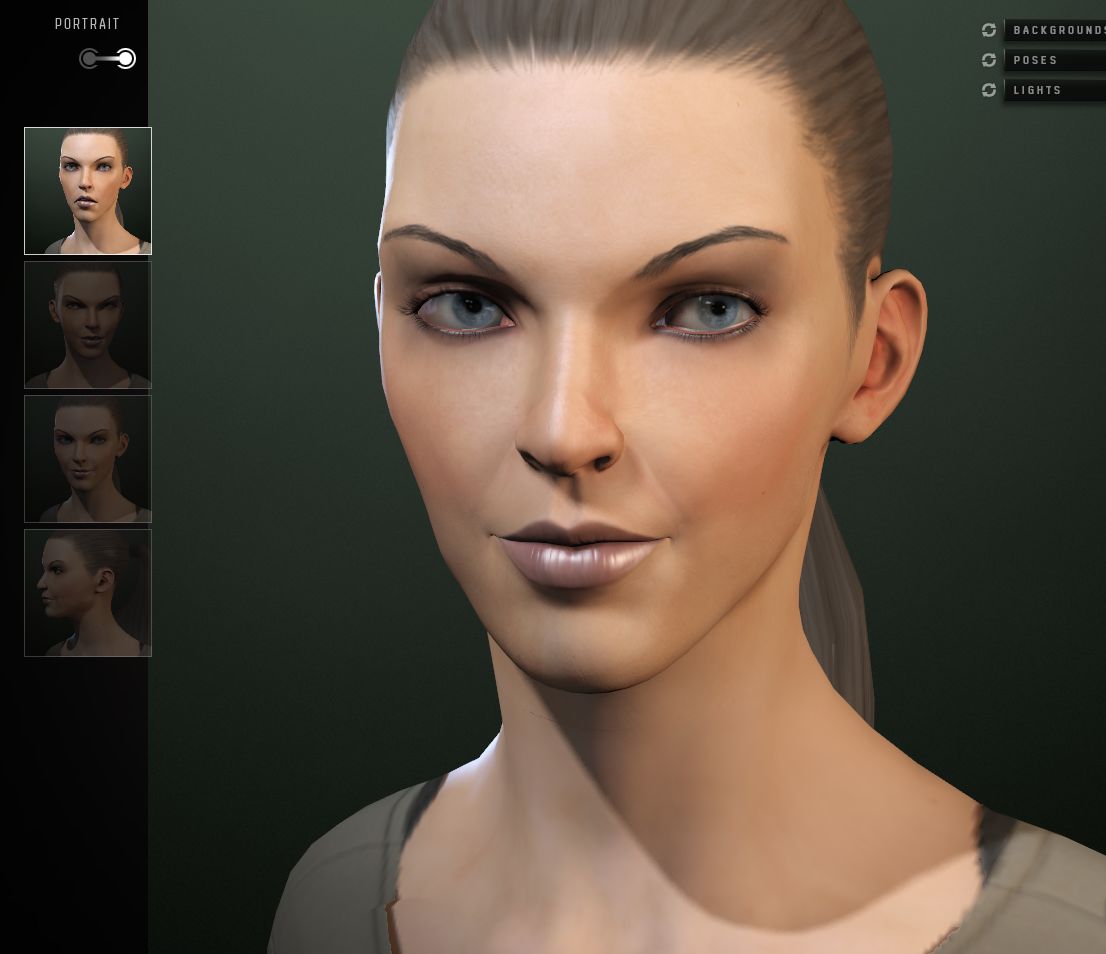
Task: Choose the dark frowning portrait thumbnail
Action: pos(88,325)
